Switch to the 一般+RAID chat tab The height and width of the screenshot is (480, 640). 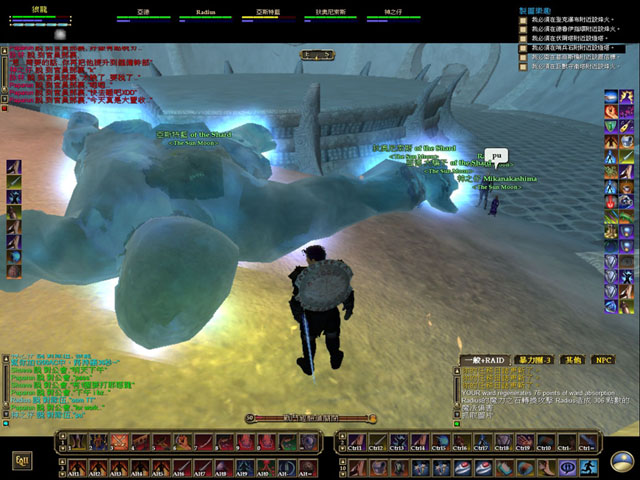(x=482, y=360)
